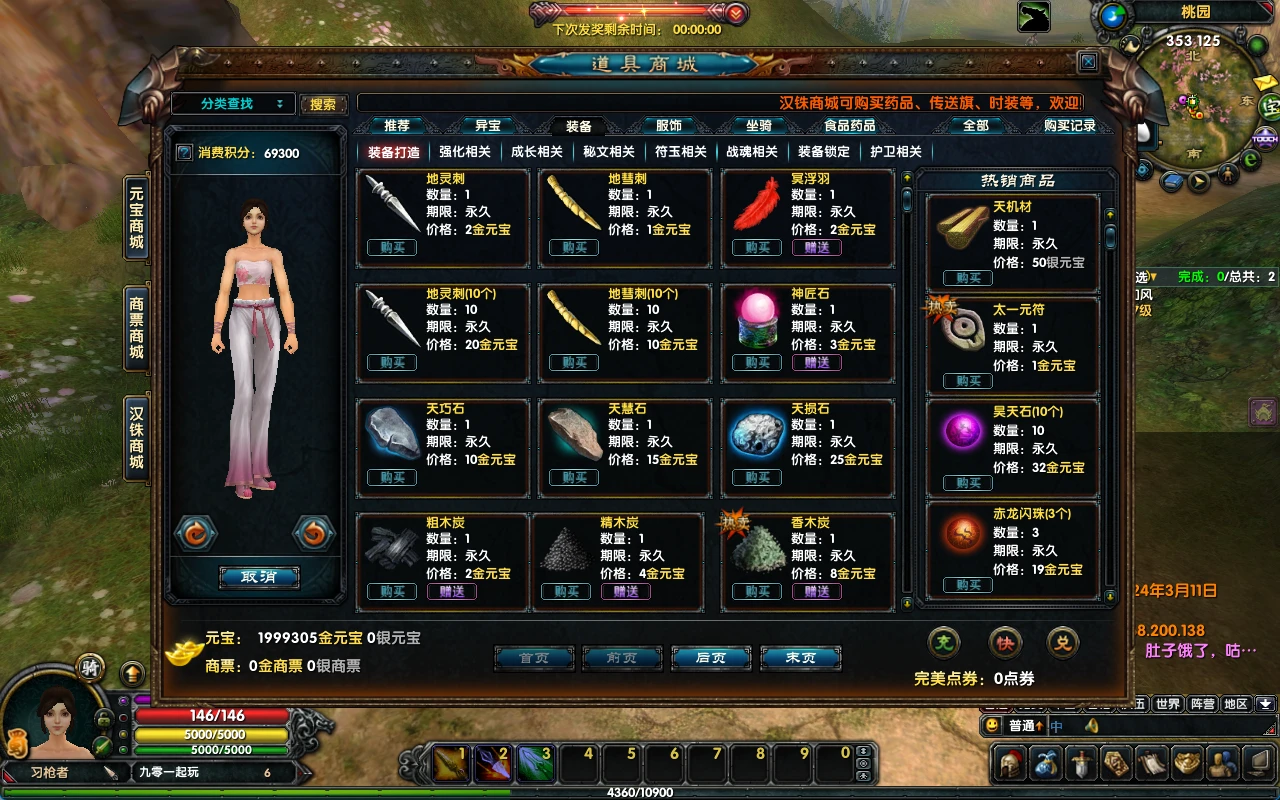The width and height of the screenshot is (1280, 800).
Task: Gift the 神匠石 to a friend
Action: [x=817, y=362]
